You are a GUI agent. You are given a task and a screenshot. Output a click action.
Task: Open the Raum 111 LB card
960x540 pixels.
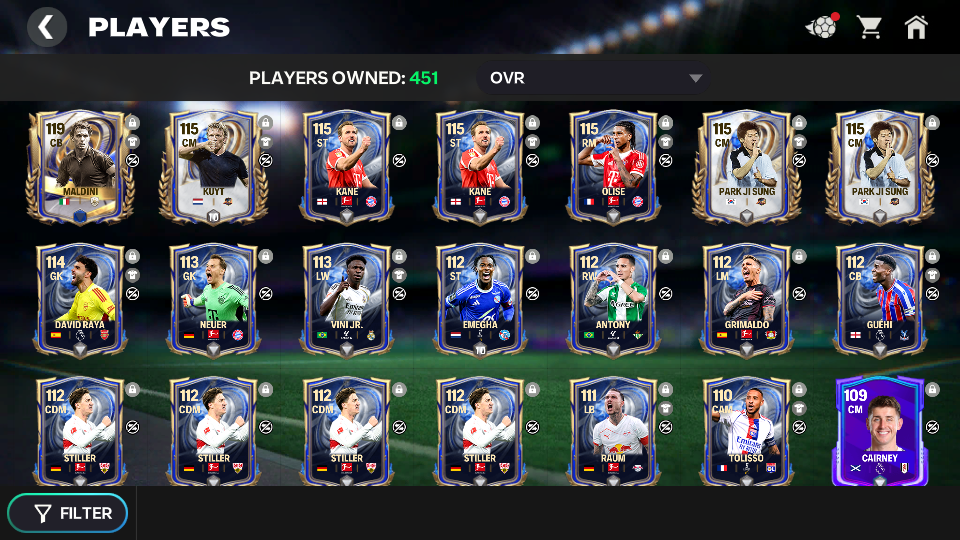(612, 431)
